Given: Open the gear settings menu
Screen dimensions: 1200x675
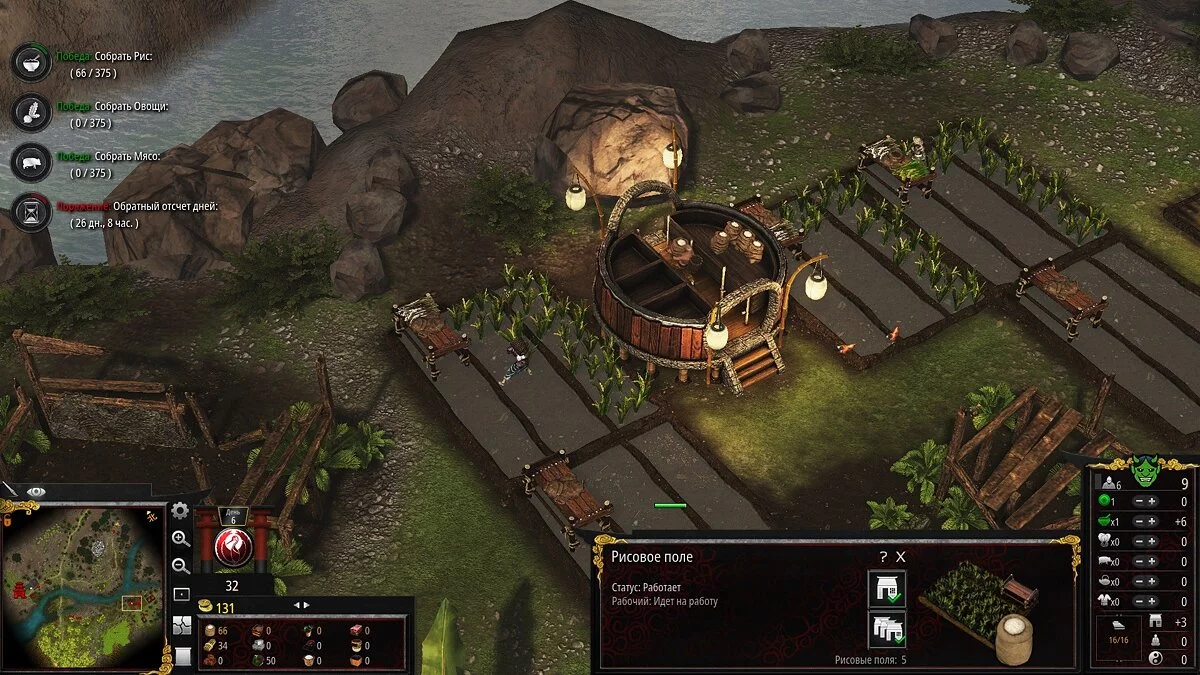Looking at the screenshot, I should pyautogui.click(x=180, y=511).
